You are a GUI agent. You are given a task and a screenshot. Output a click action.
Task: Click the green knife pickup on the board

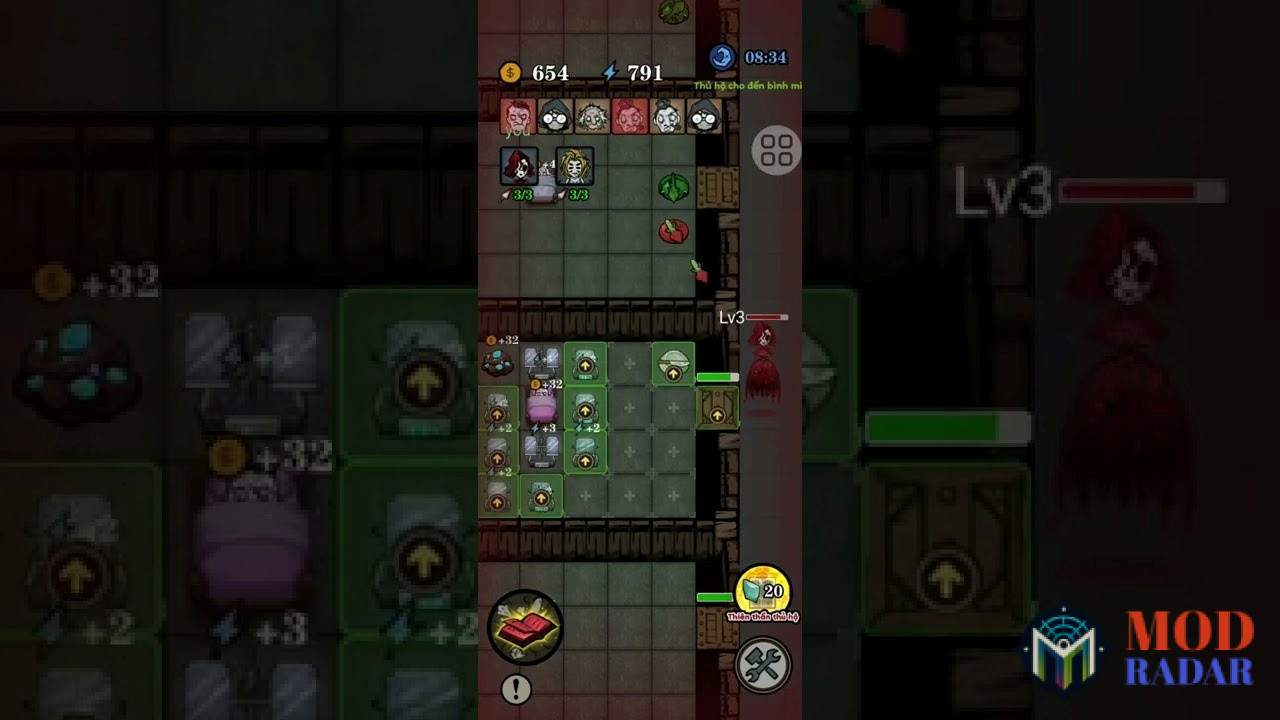click(672, 186)
